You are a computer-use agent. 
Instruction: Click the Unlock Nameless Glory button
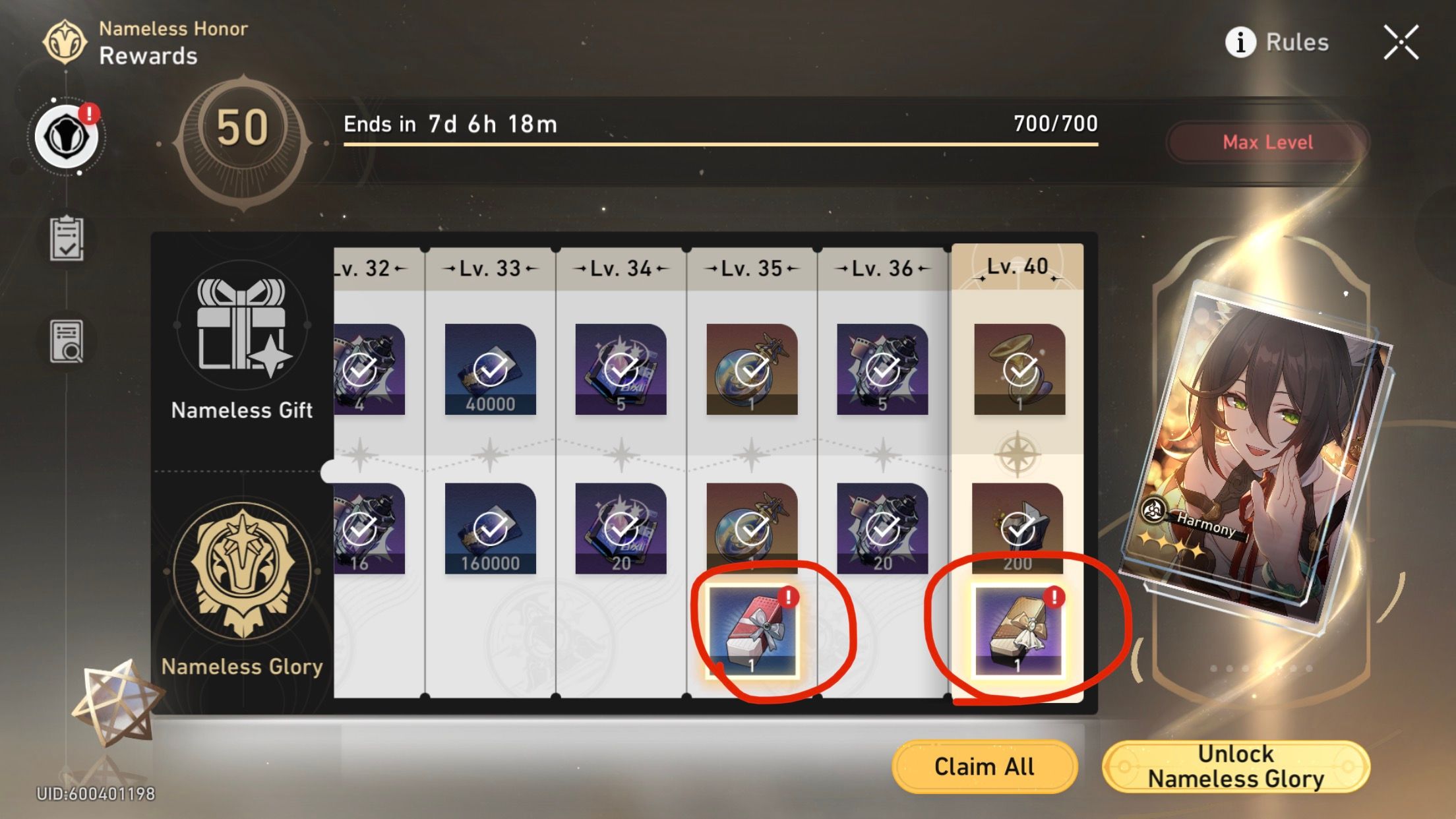pyautogui.click(x=1236, y=766)
